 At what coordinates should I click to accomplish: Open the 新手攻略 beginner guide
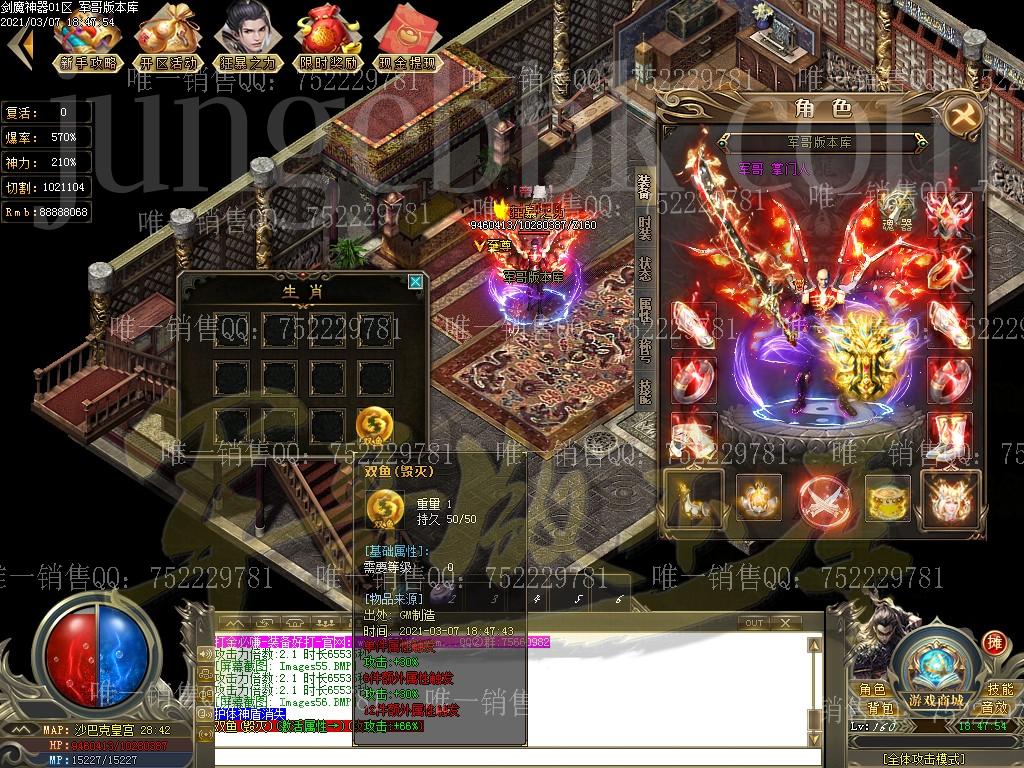tap(88, 40)
